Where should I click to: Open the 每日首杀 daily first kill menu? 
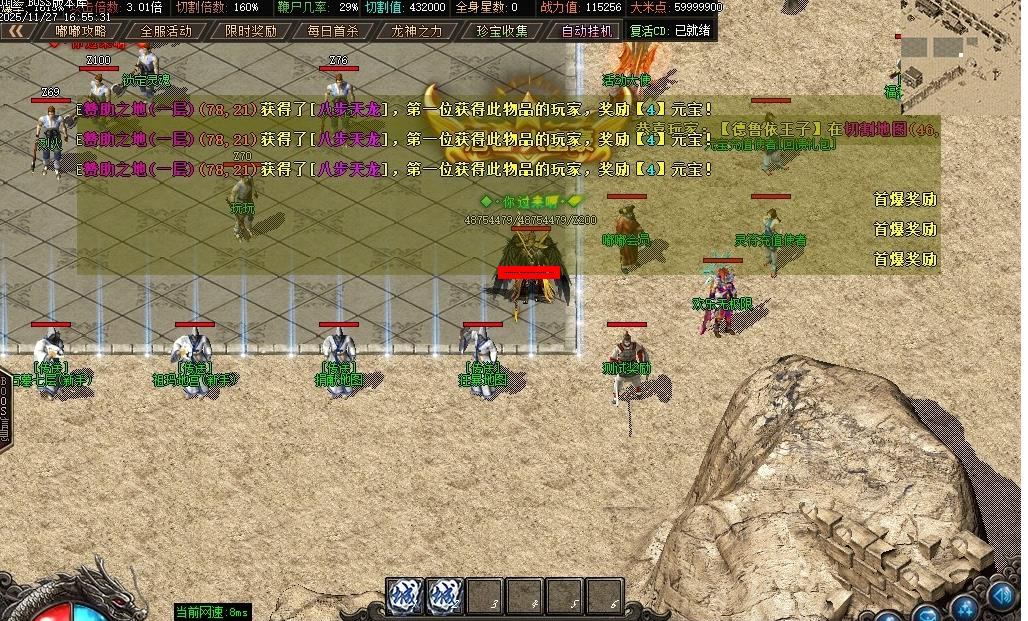(333, 31)
